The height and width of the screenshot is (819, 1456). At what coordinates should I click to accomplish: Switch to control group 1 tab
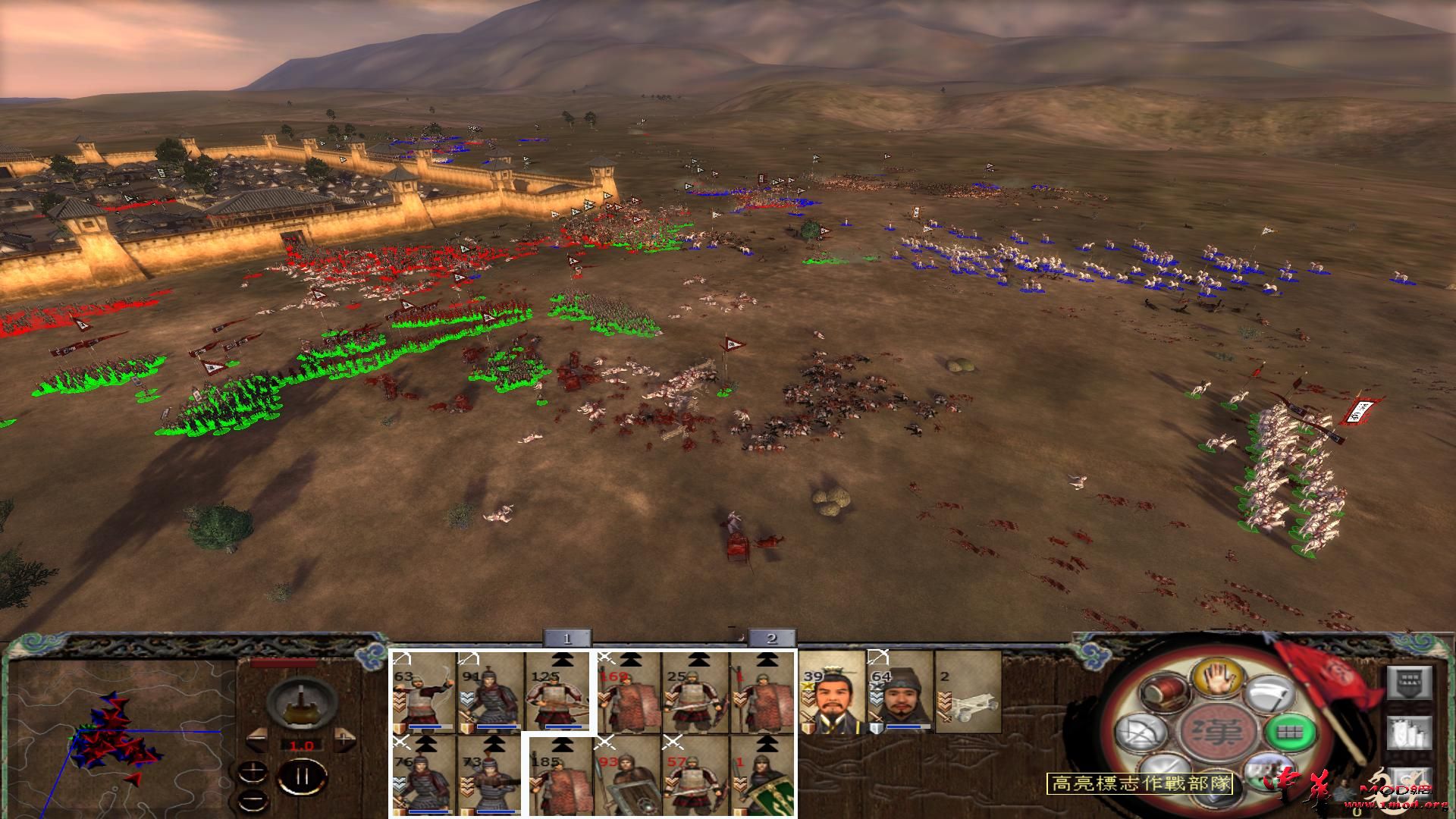click(565, 639)
